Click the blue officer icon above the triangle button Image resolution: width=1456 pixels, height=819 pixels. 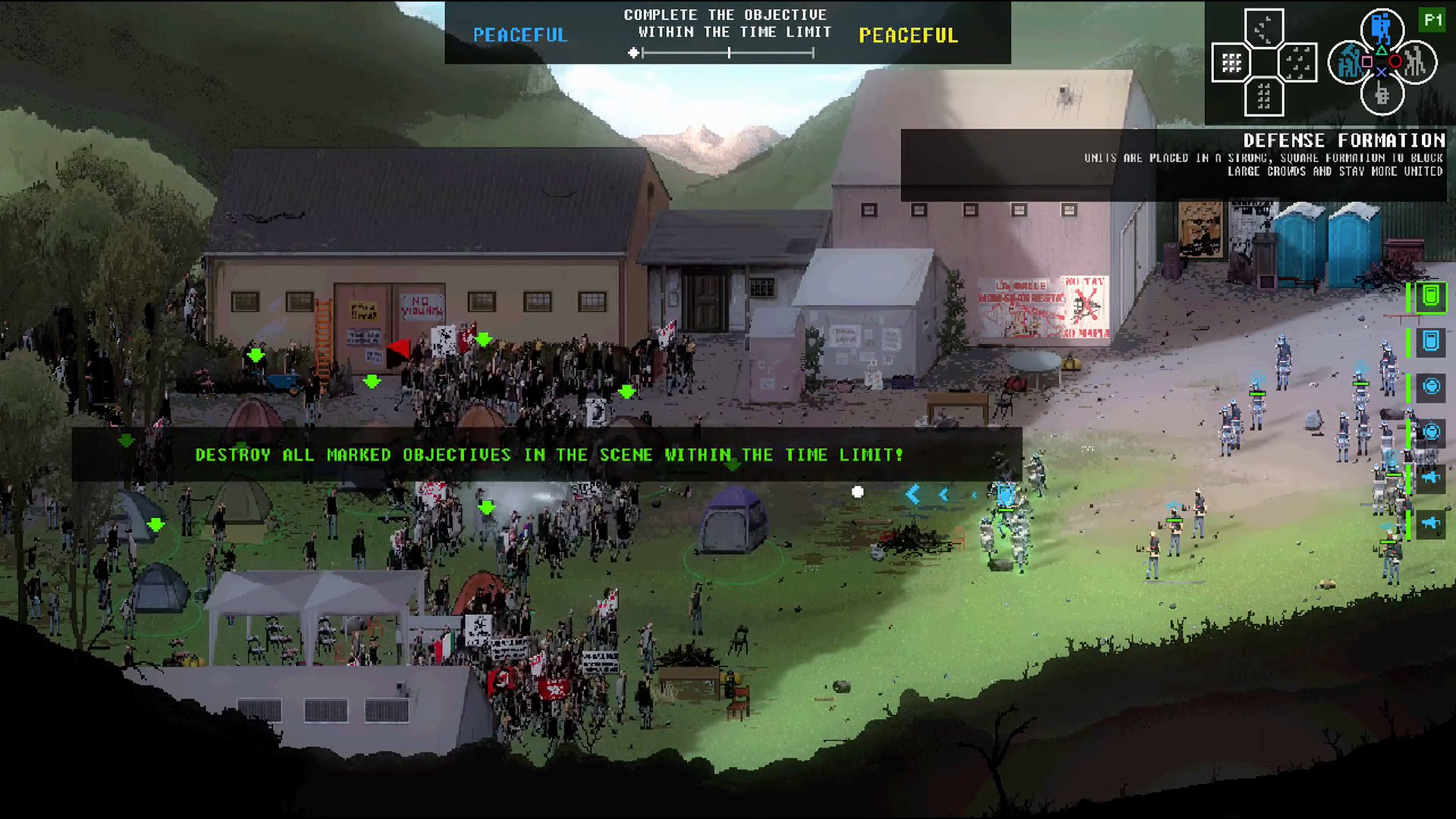coord(1382,26)
